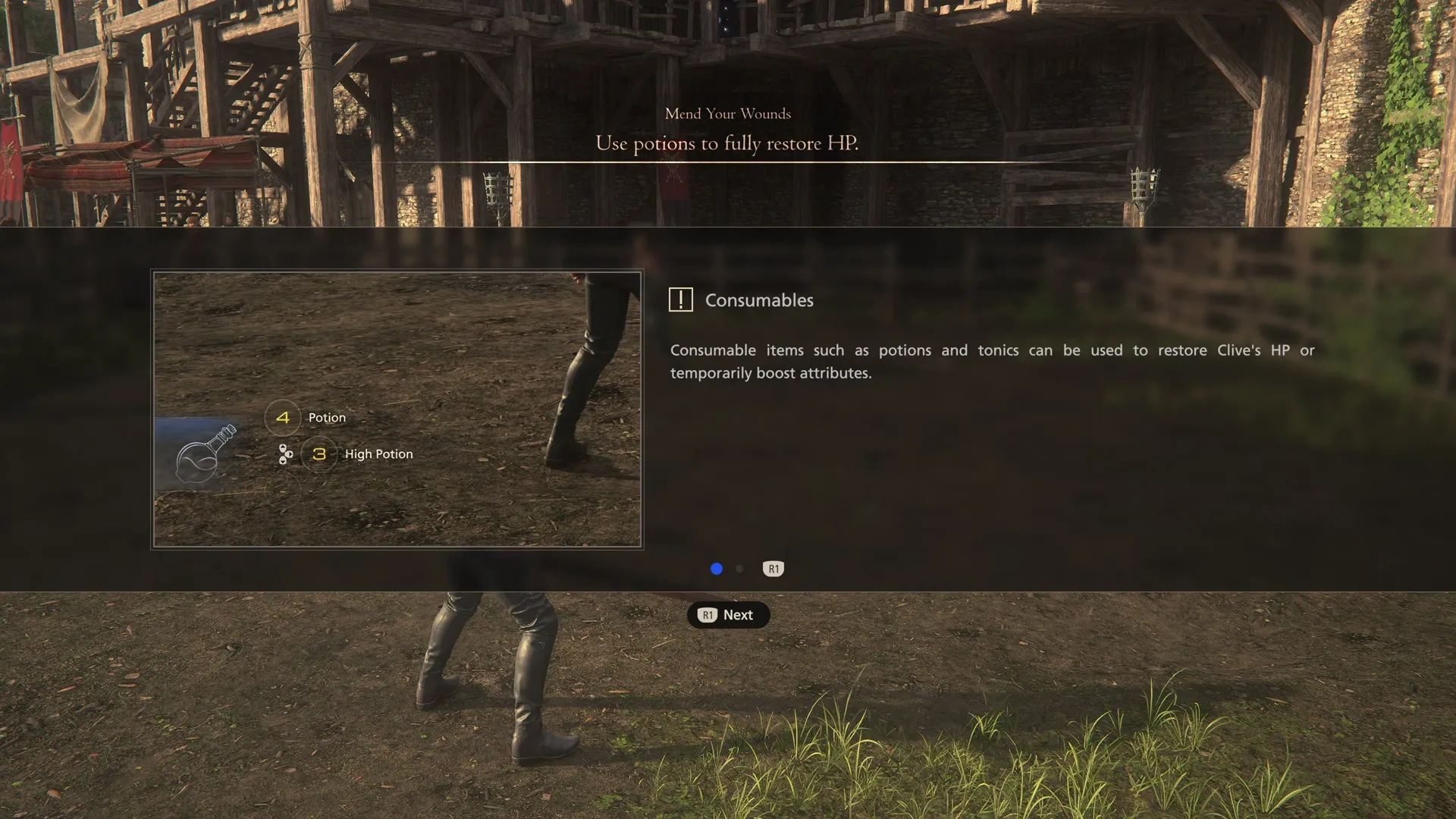
Task: Click the tutorial preview image
Action: (x=396, y=409)
